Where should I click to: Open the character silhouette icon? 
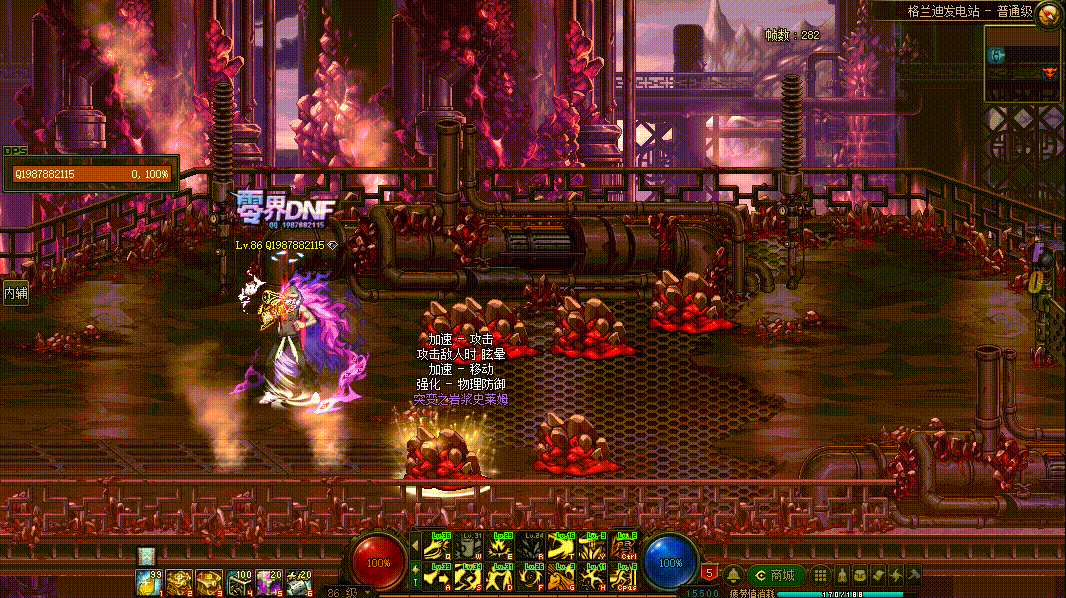(x=841, y=575)
